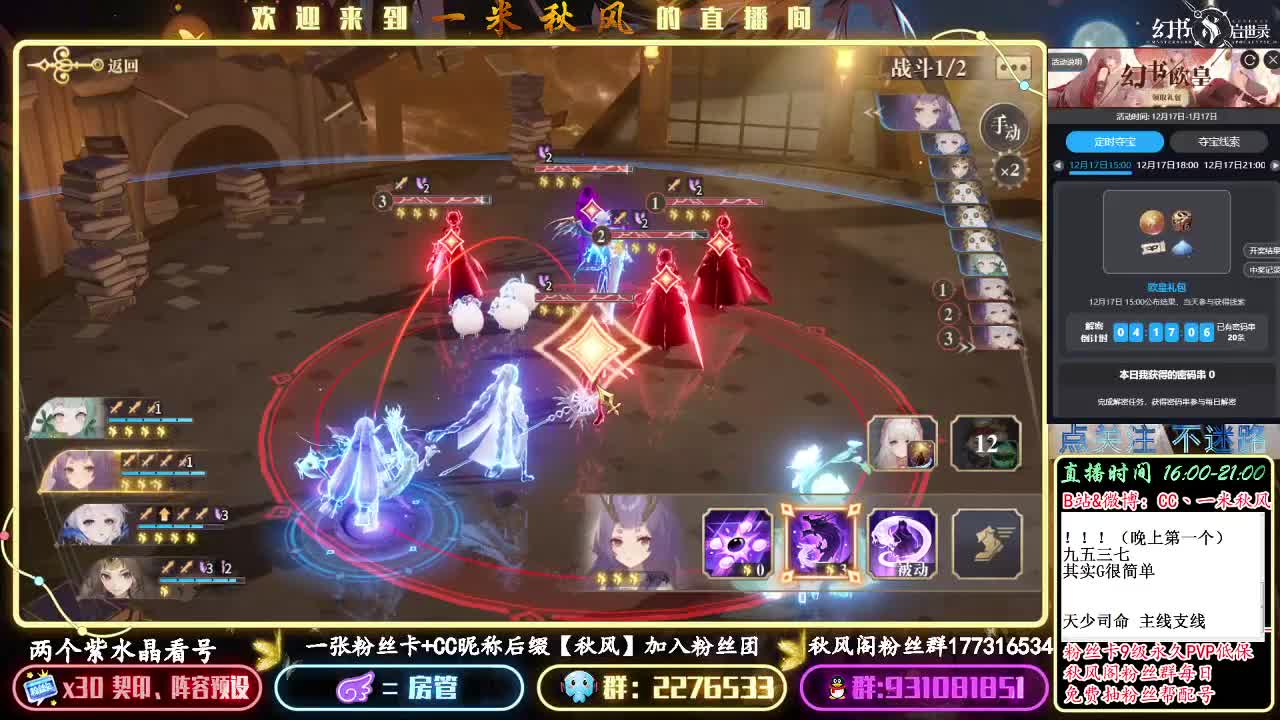Click the golden boot retreat icon
1280x720 pixels.
[x=984, y=544]
